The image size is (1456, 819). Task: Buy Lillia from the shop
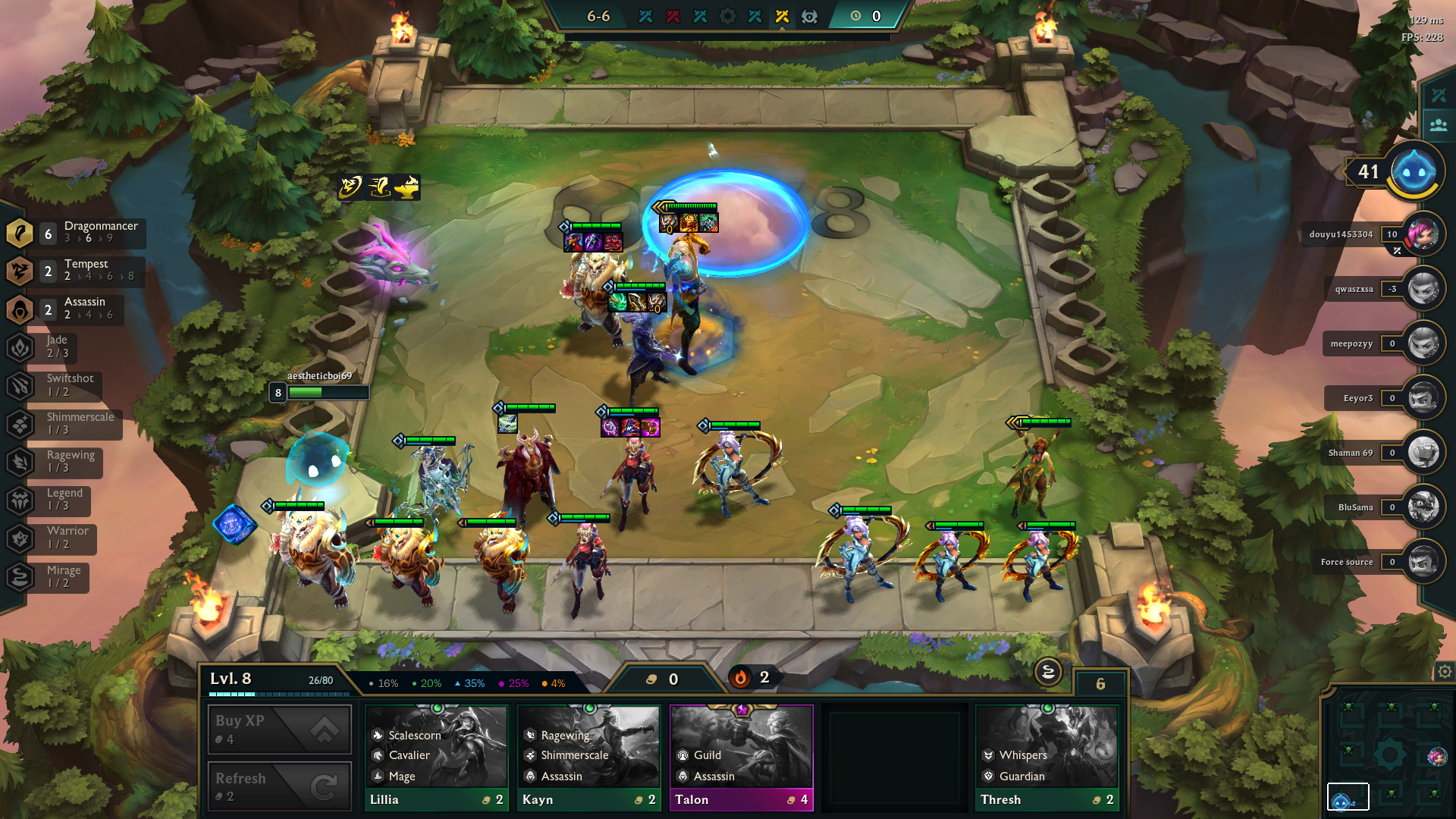(436, 758)
